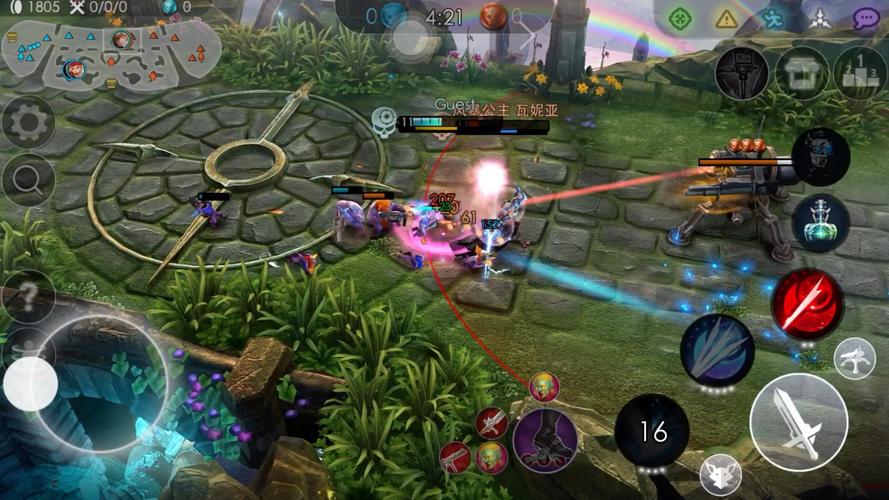
Task: Open the purple chat bubble
Action: (865, 18)
